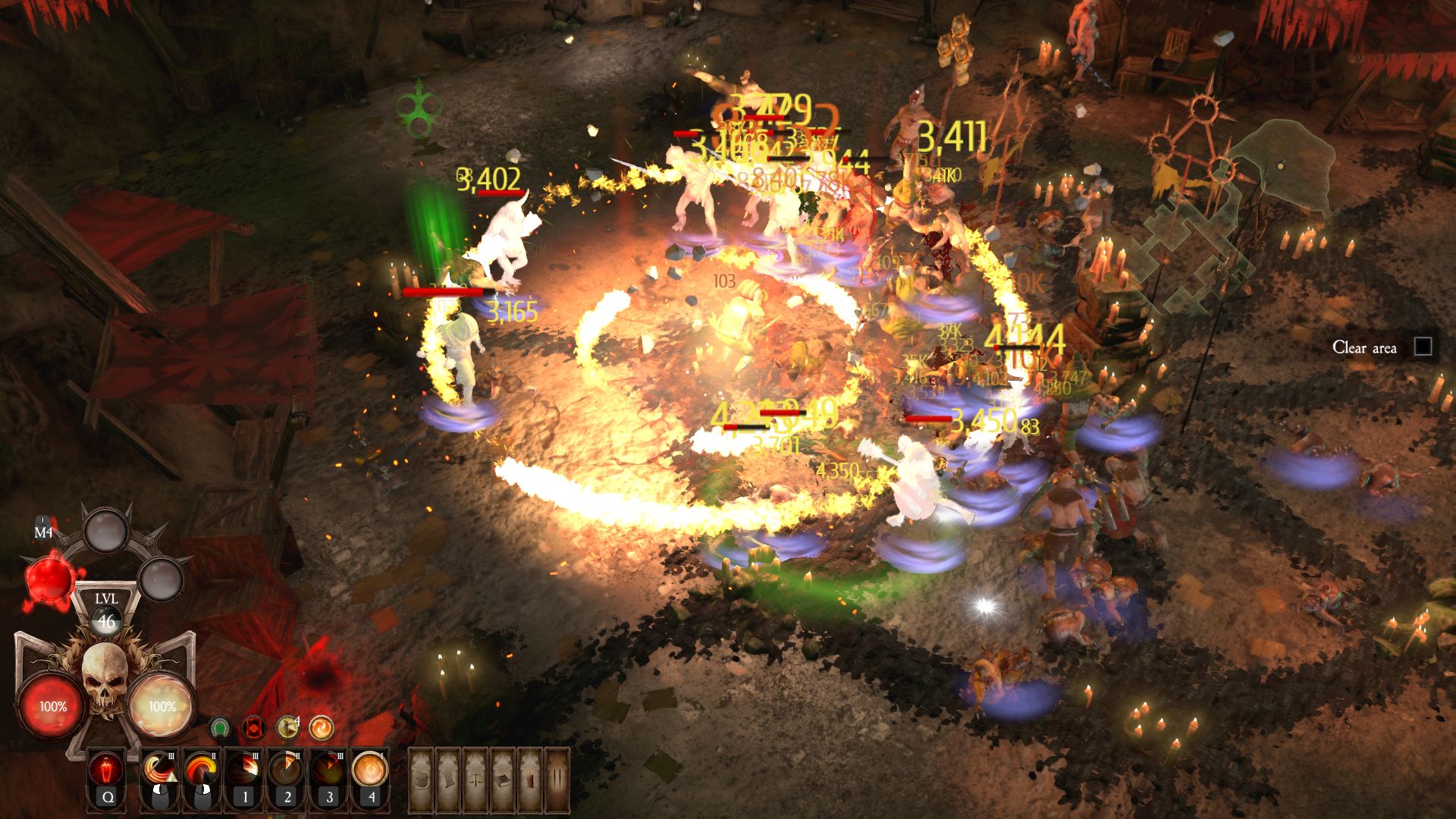Use the red lantern potion in Q slot
The image size is (1456, 819).
(x=107, y=771)
